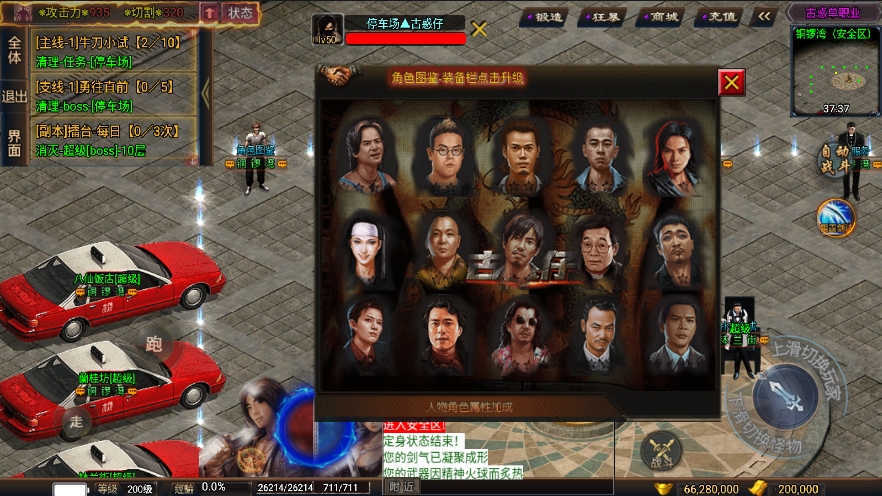The image size is (882, 496).
Task: Select the long-haired woman portrait
Action: pyautogui.click(x=365, y=247)
